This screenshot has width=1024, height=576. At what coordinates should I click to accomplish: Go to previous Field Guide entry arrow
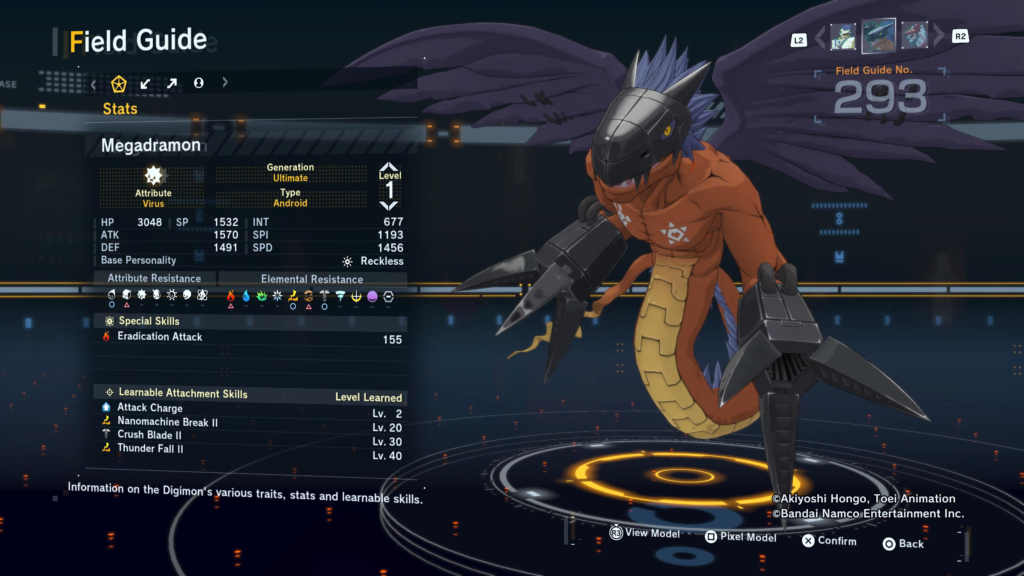(820, 38)
